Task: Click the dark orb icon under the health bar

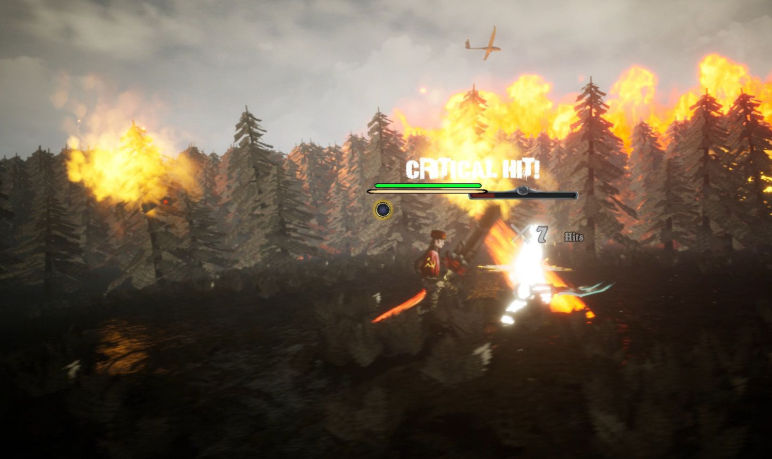Action: pos(382,209)
